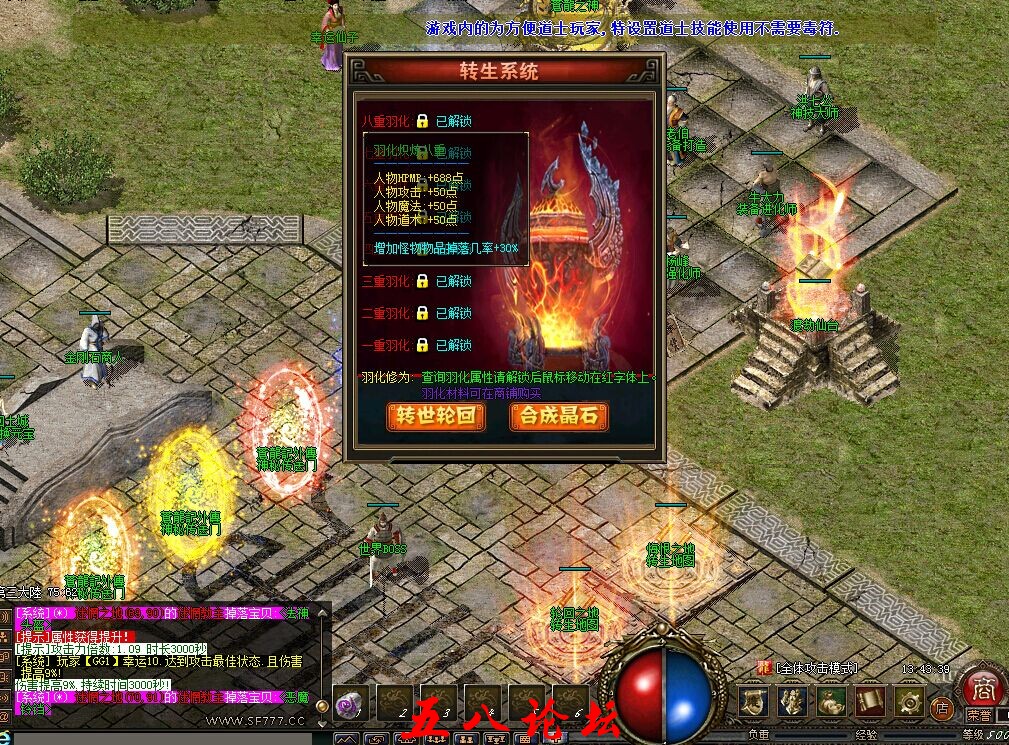The height and width of the screenshot is (745, 1009).
Task: Select the 一重羽化 row
Action: pos(416,345)
